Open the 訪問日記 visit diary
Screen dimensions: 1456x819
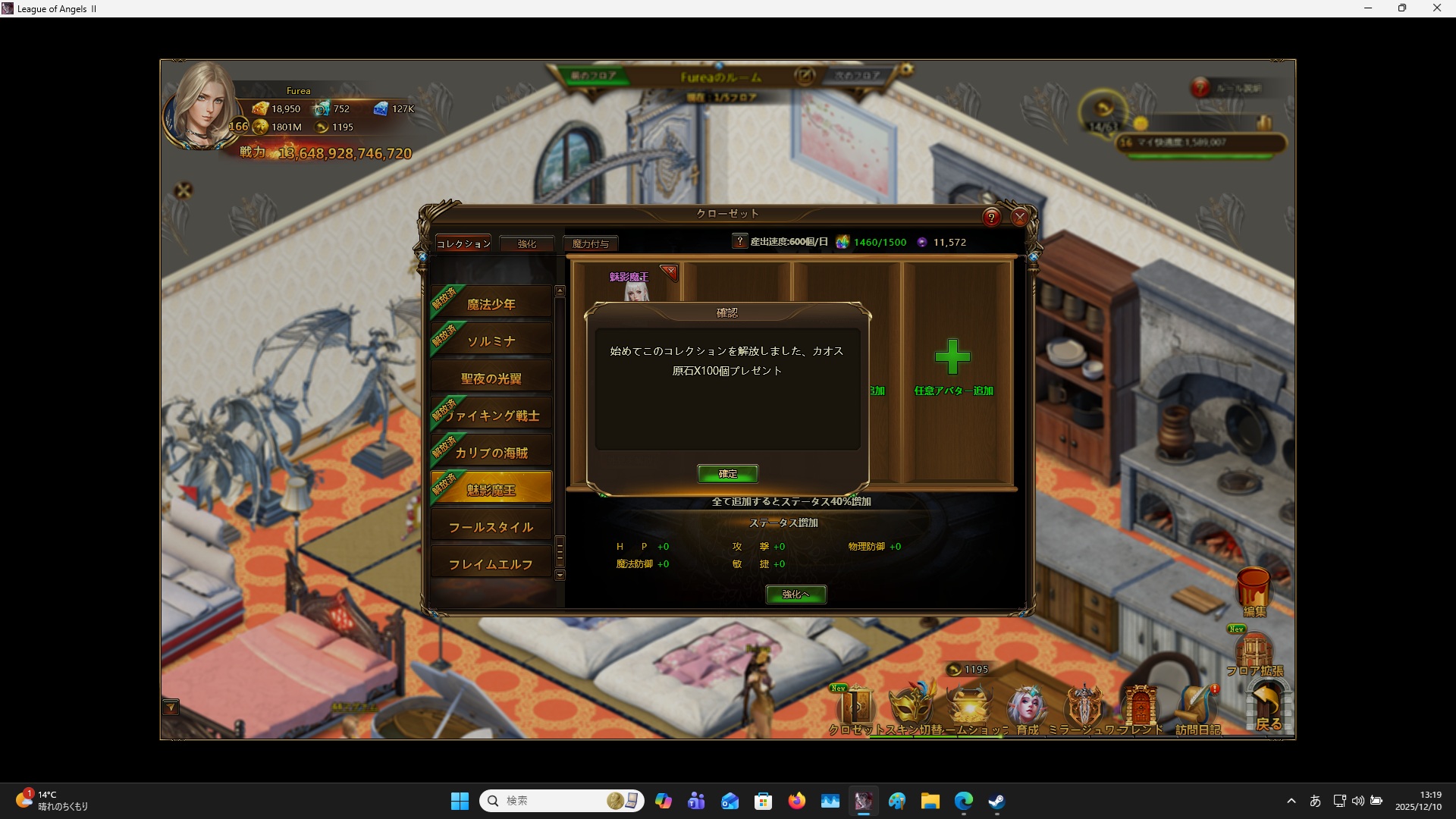1197,709
